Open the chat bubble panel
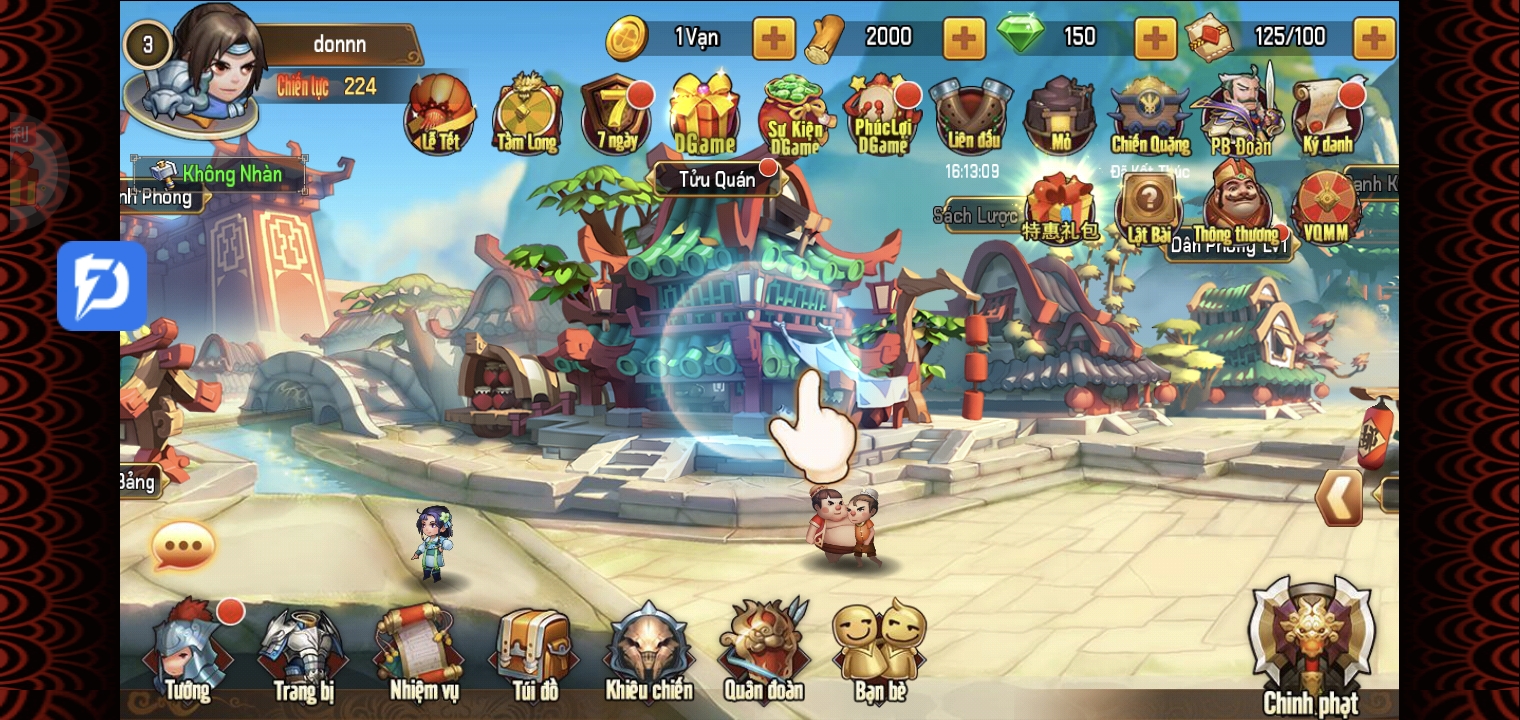 pyautogui.click(x=182, y=544)
